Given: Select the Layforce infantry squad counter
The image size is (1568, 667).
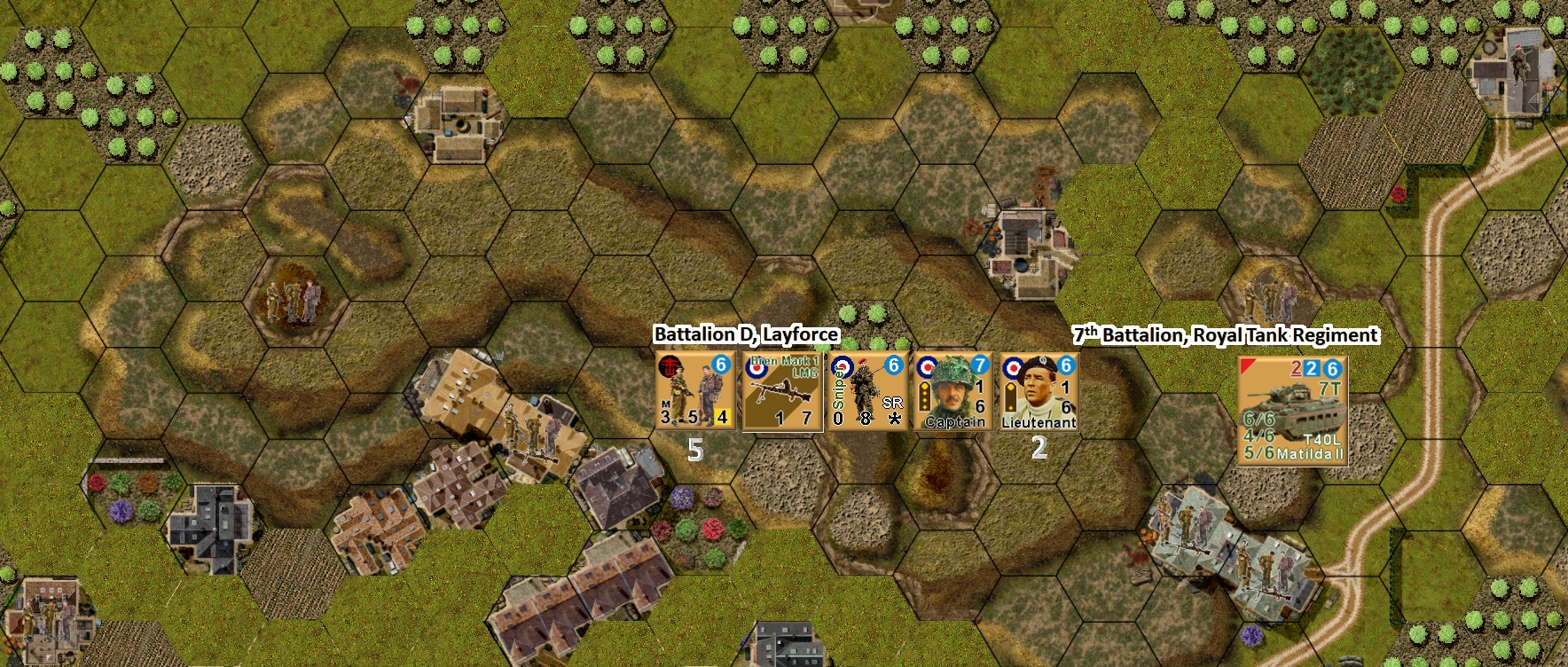Looking at the screenshot, I should (x=695, y=391).
